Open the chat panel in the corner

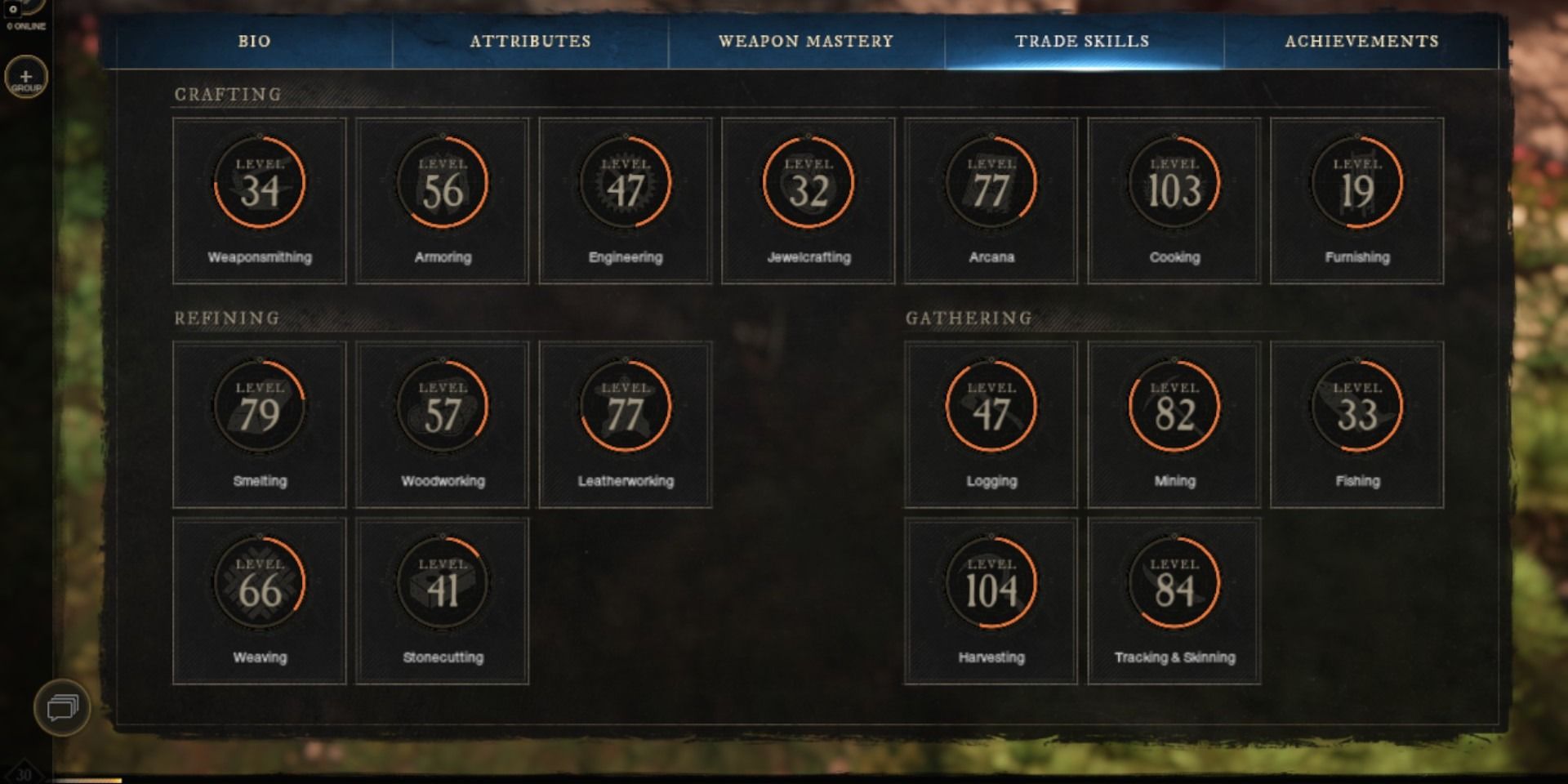pyautogui.click(x=60, y=708)
